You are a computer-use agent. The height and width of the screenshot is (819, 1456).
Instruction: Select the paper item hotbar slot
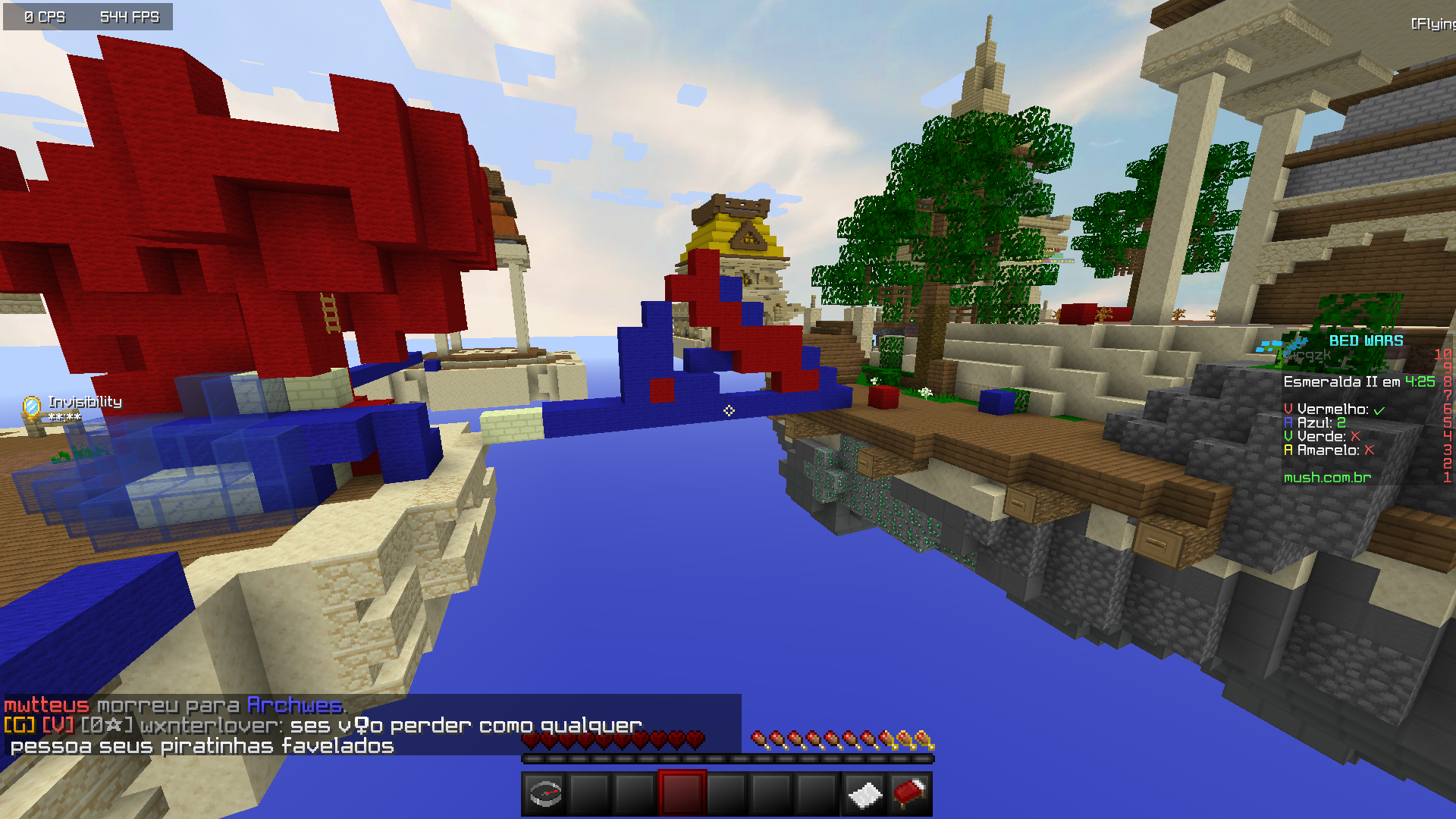(864, 794)
